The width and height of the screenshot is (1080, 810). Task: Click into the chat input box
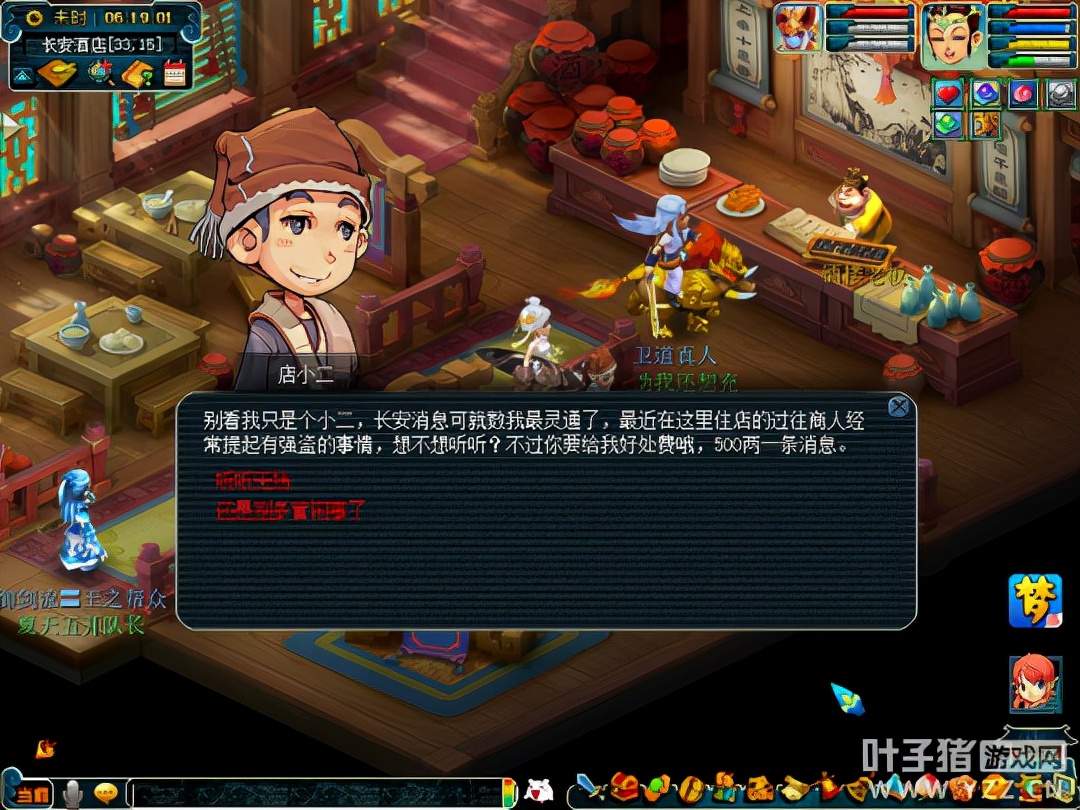tap(315, 793)
